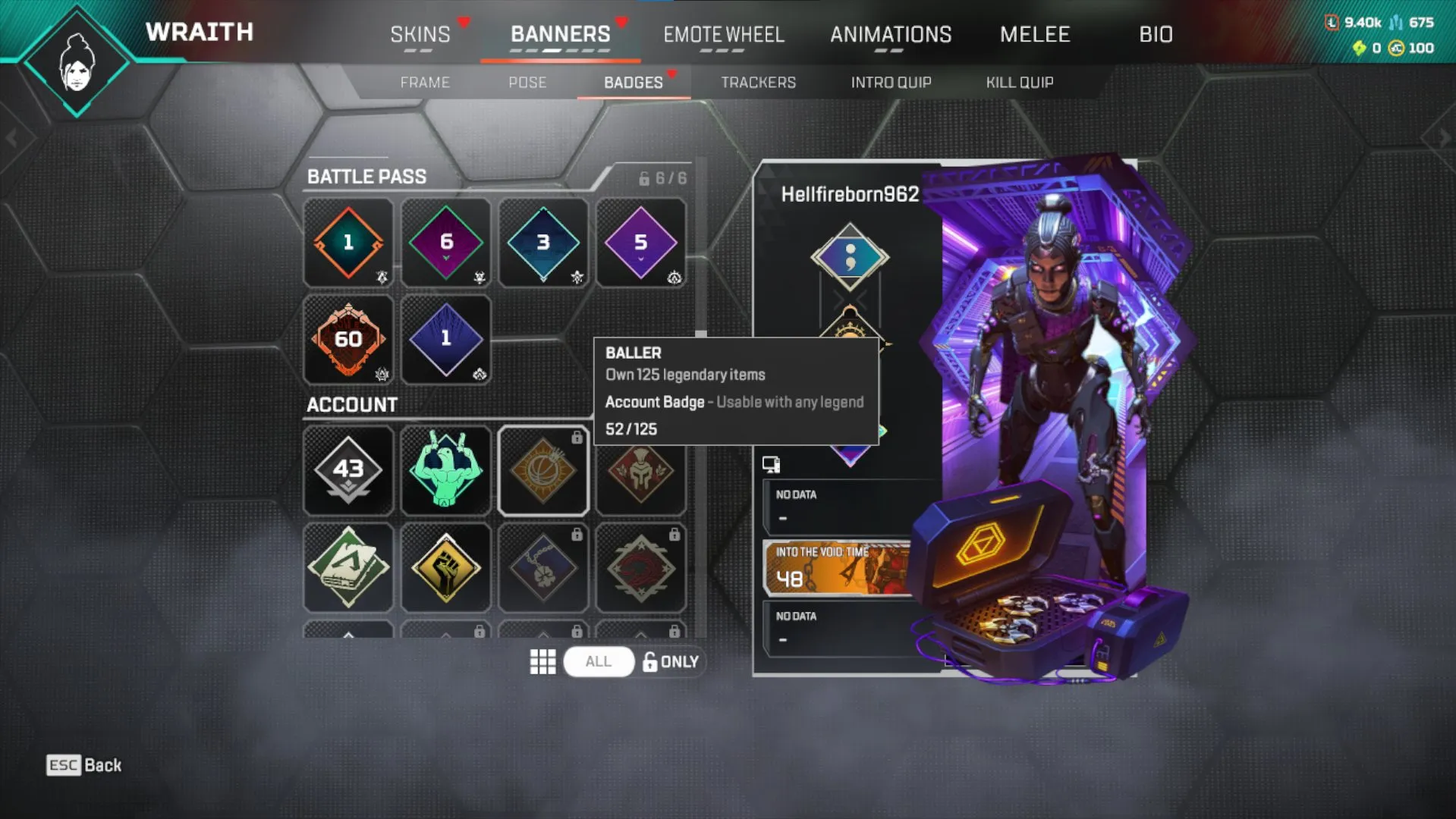Select the locked basketball Baller badge

point(543,470)
